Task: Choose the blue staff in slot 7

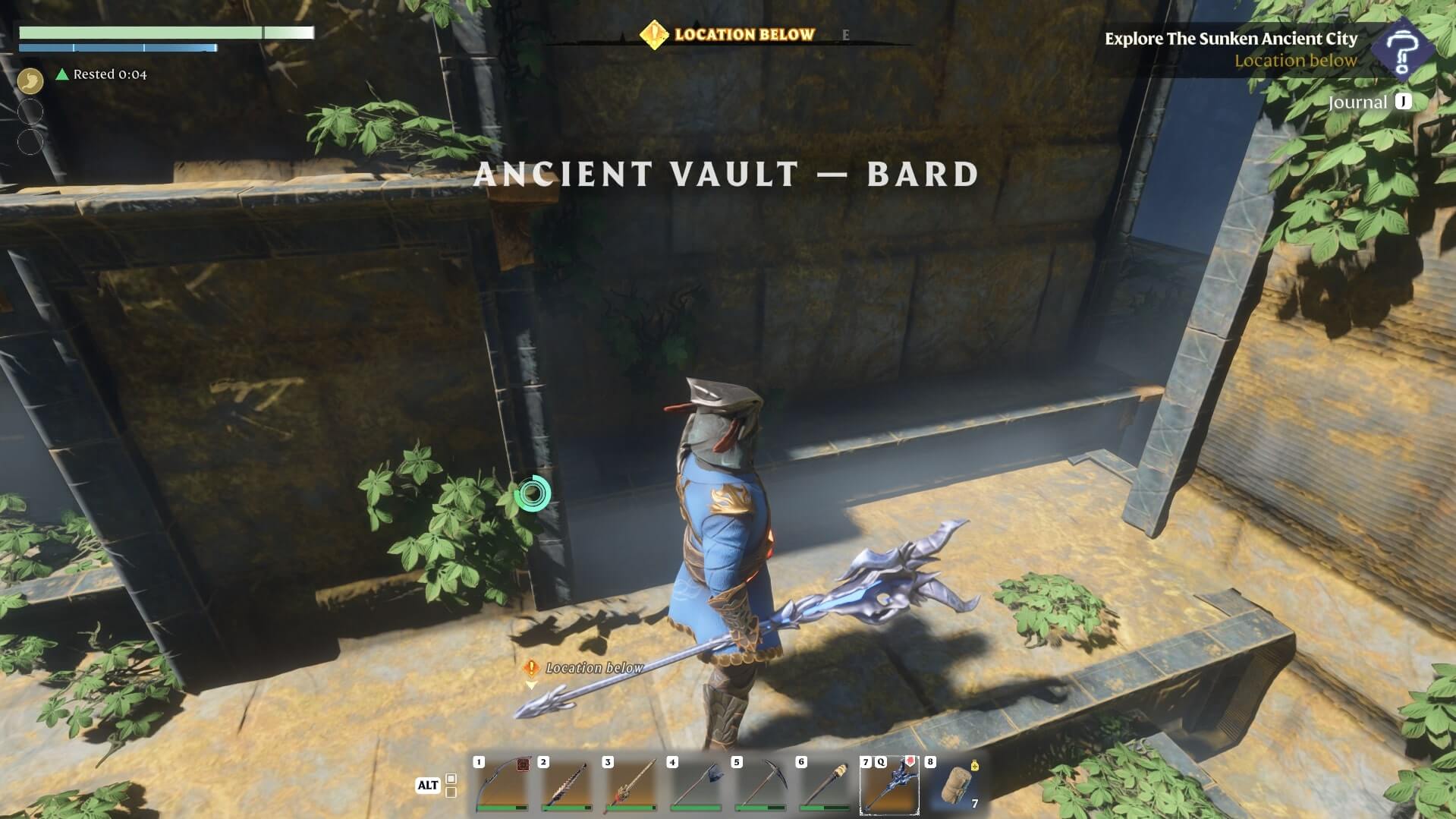Action: [889, 785]
